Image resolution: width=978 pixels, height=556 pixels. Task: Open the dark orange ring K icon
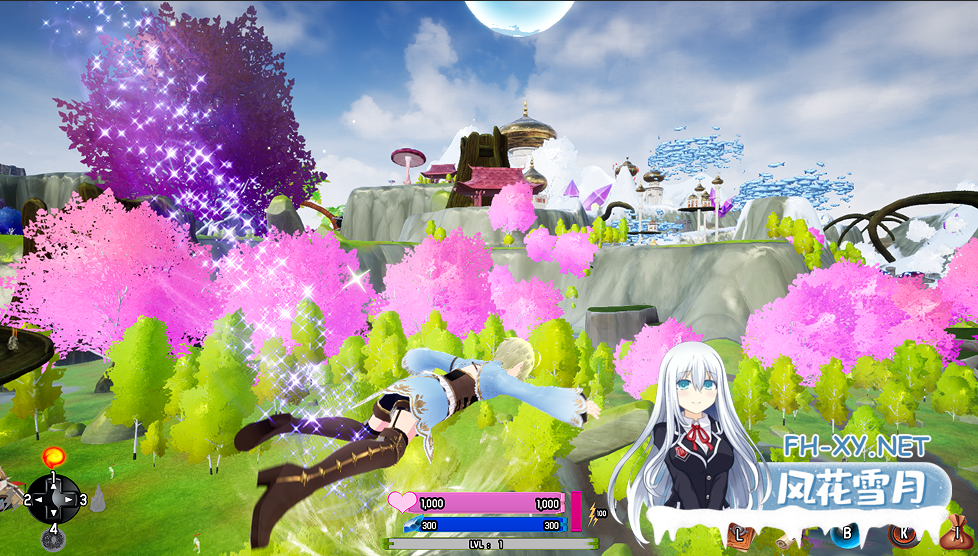903,535
